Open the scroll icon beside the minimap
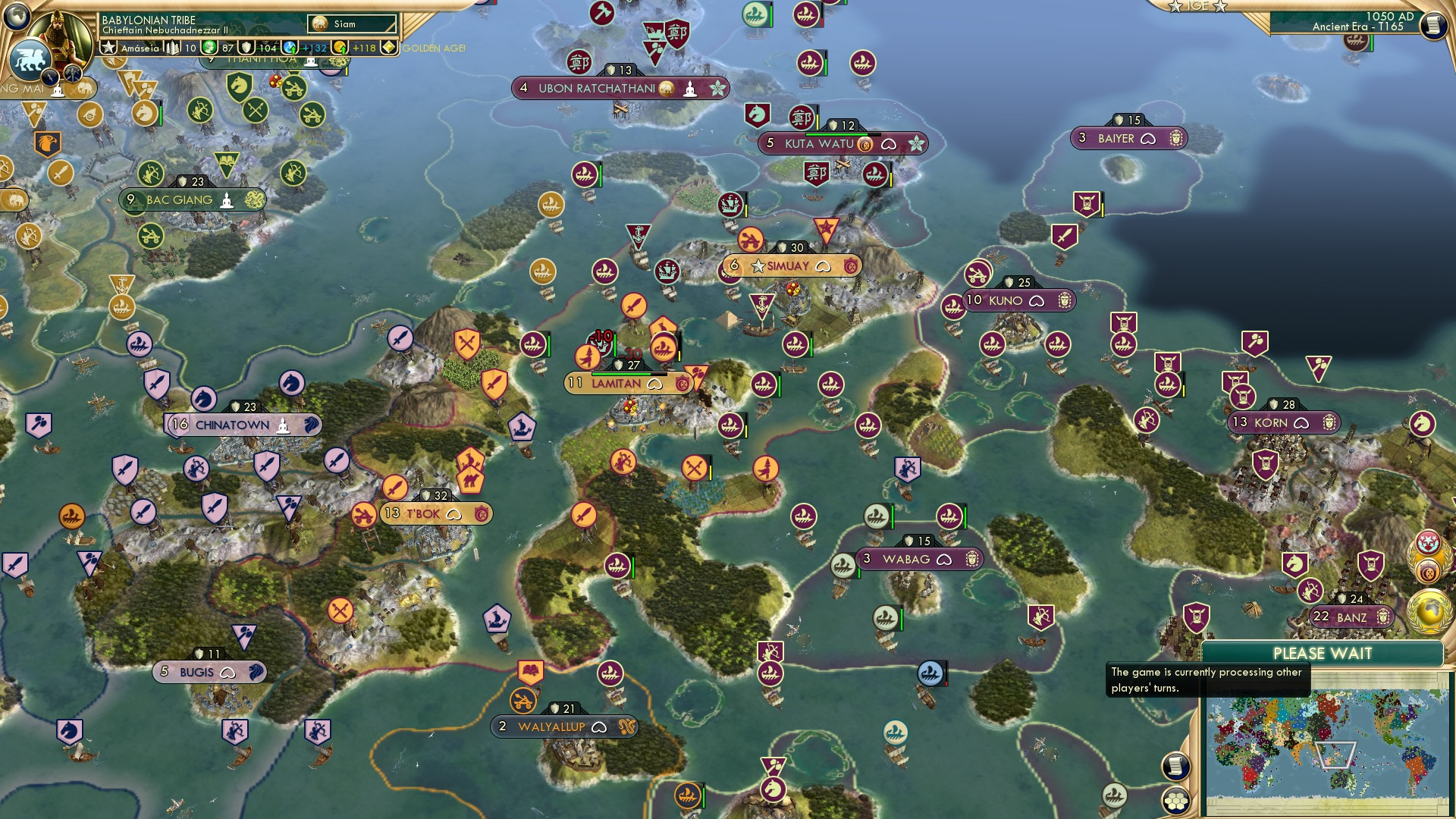This screenshot has width=1456, height=819. 1175,766
